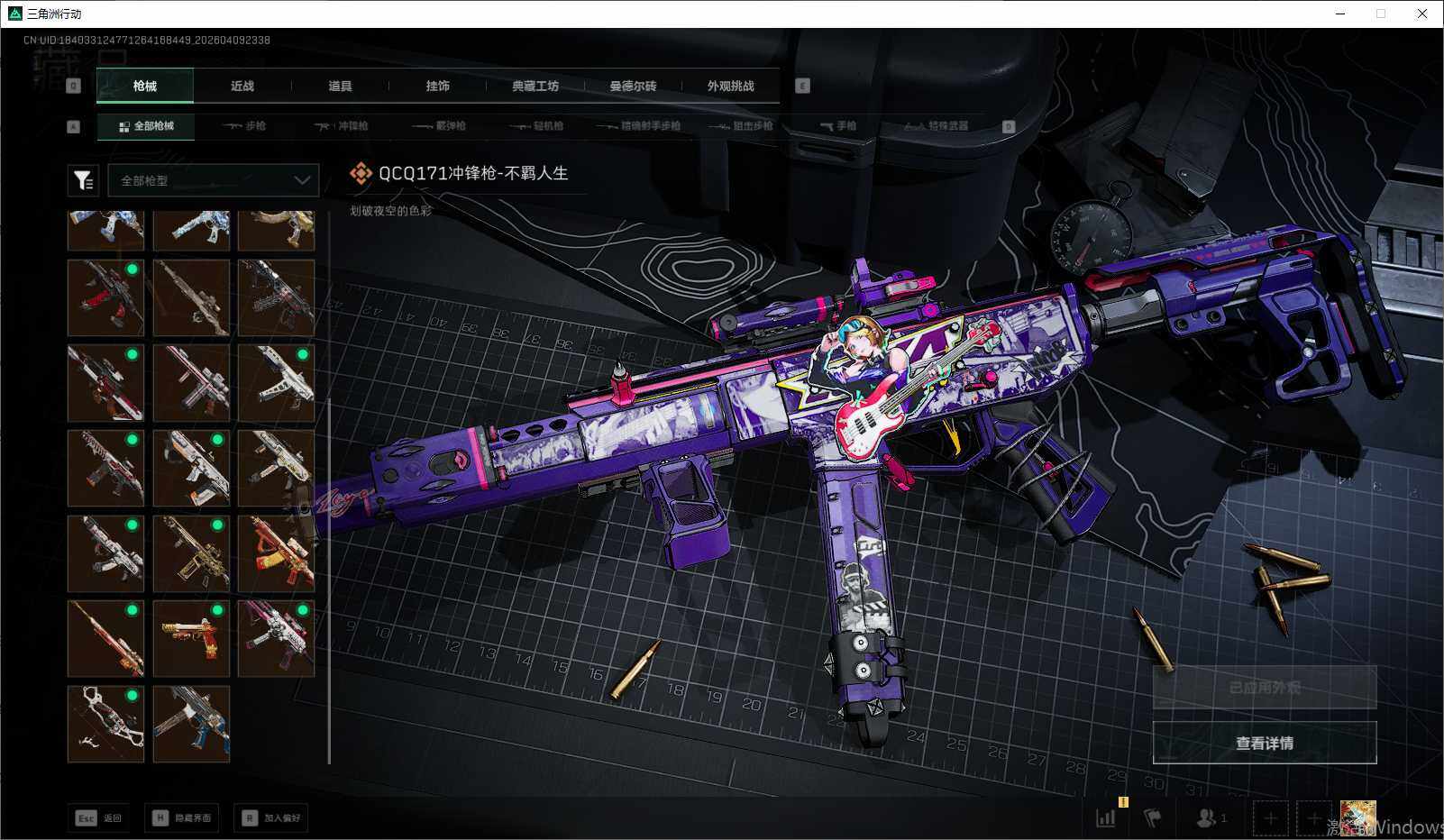Close the game window
The width and height of the screenshot is (1444, 840).
[x=1421, y=14]
